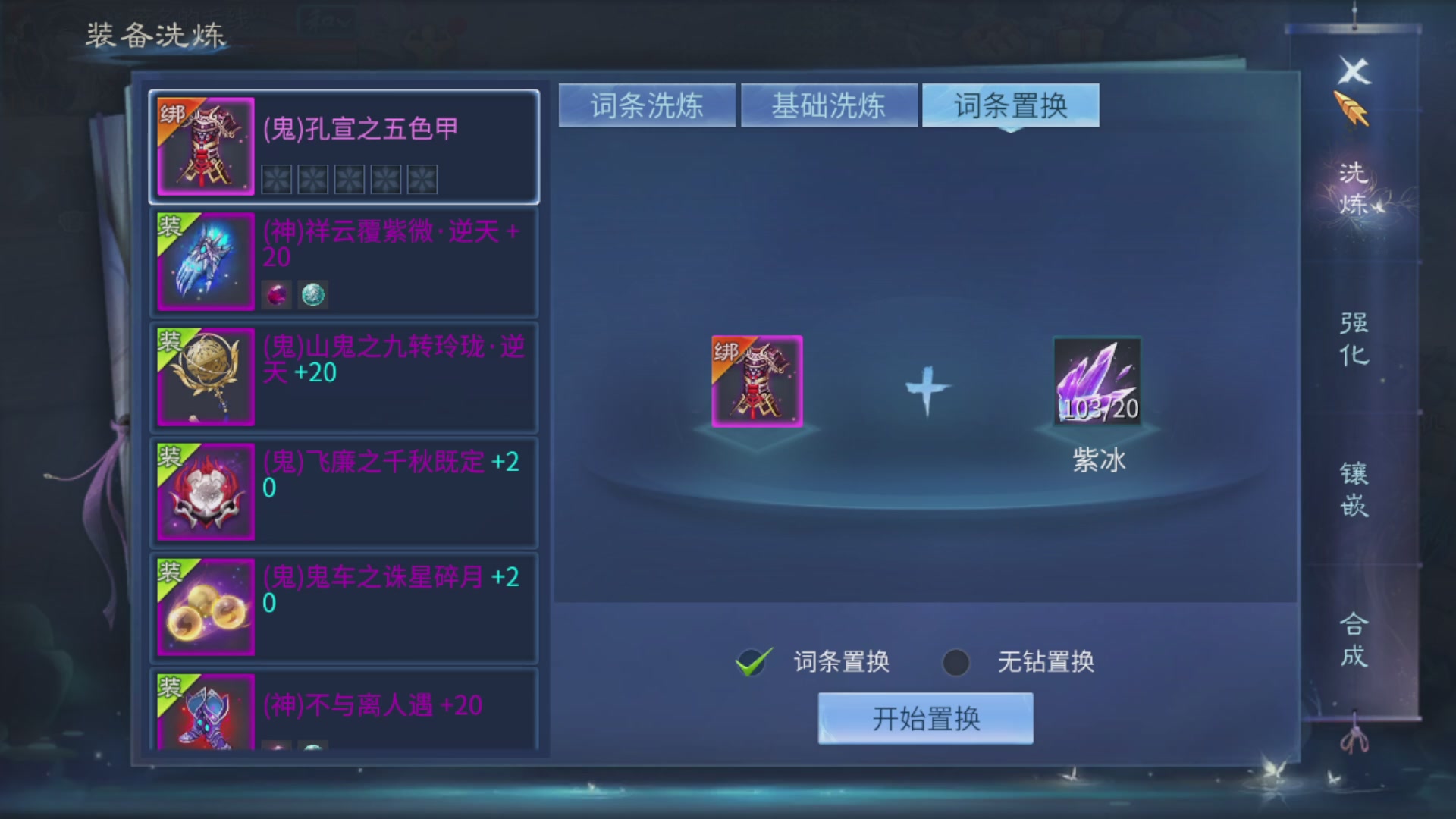This screenshot has height=819, width=1456.
Task: Switch to the 基础洗炼 tab
Action: (x=828, y=107)
